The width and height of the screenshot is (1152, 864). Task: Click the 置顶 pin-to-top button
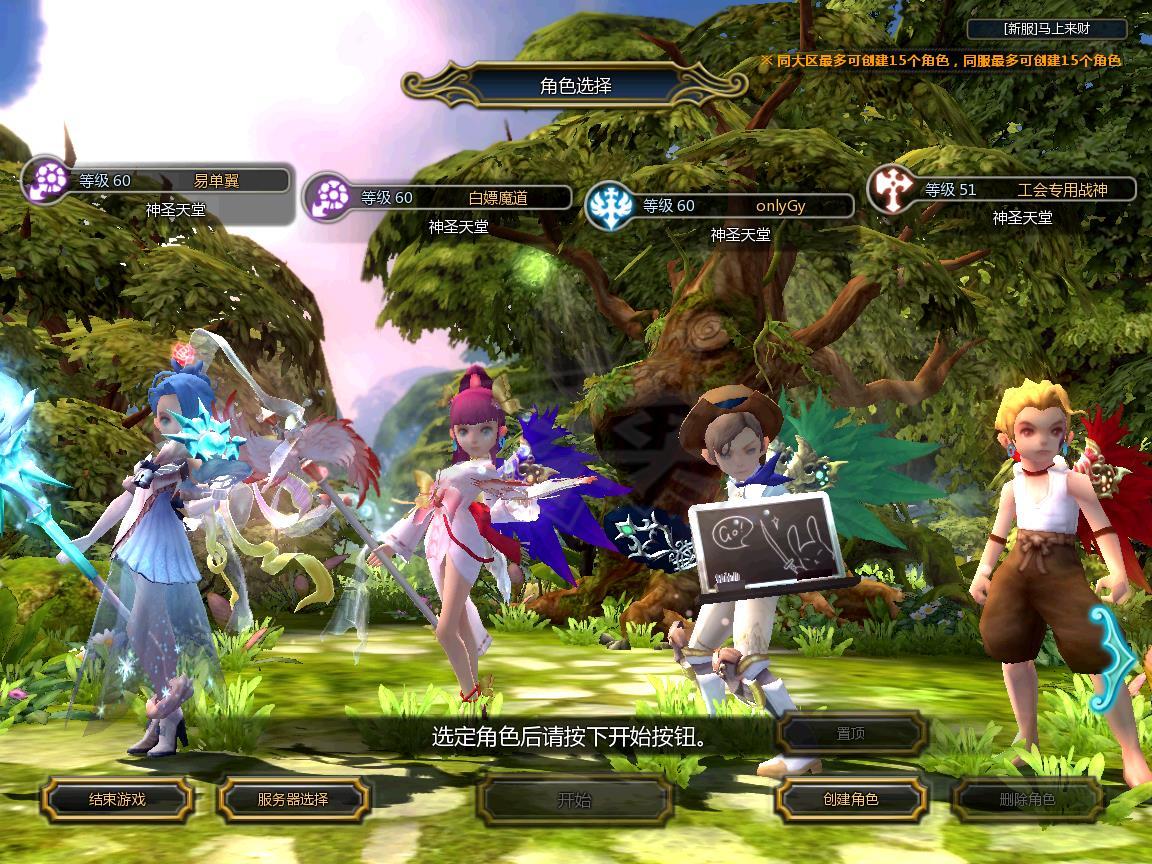coord(851,733)
